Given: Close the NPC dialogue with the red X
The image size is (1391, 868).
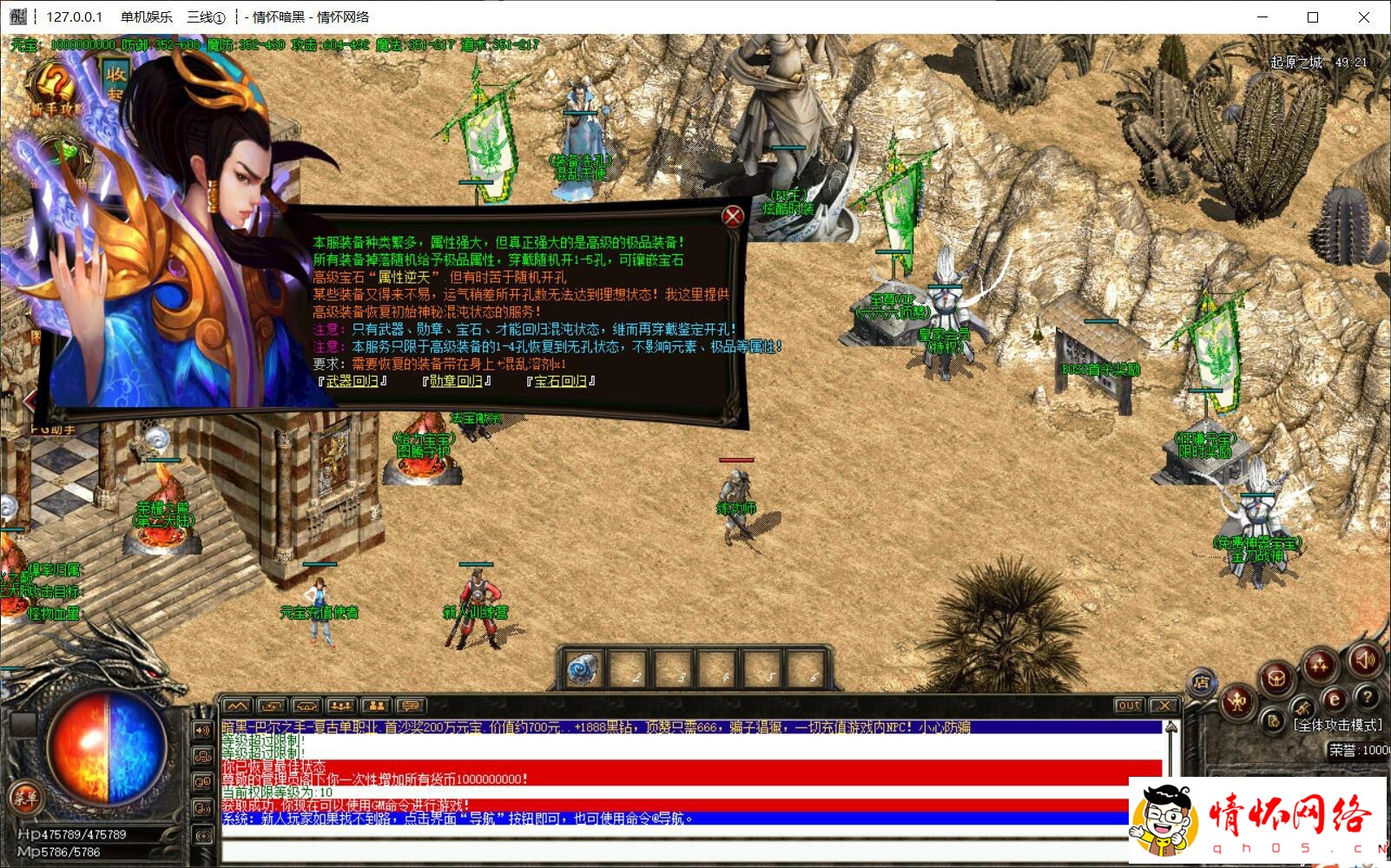Looking at the screenshot, I should 733,216.
